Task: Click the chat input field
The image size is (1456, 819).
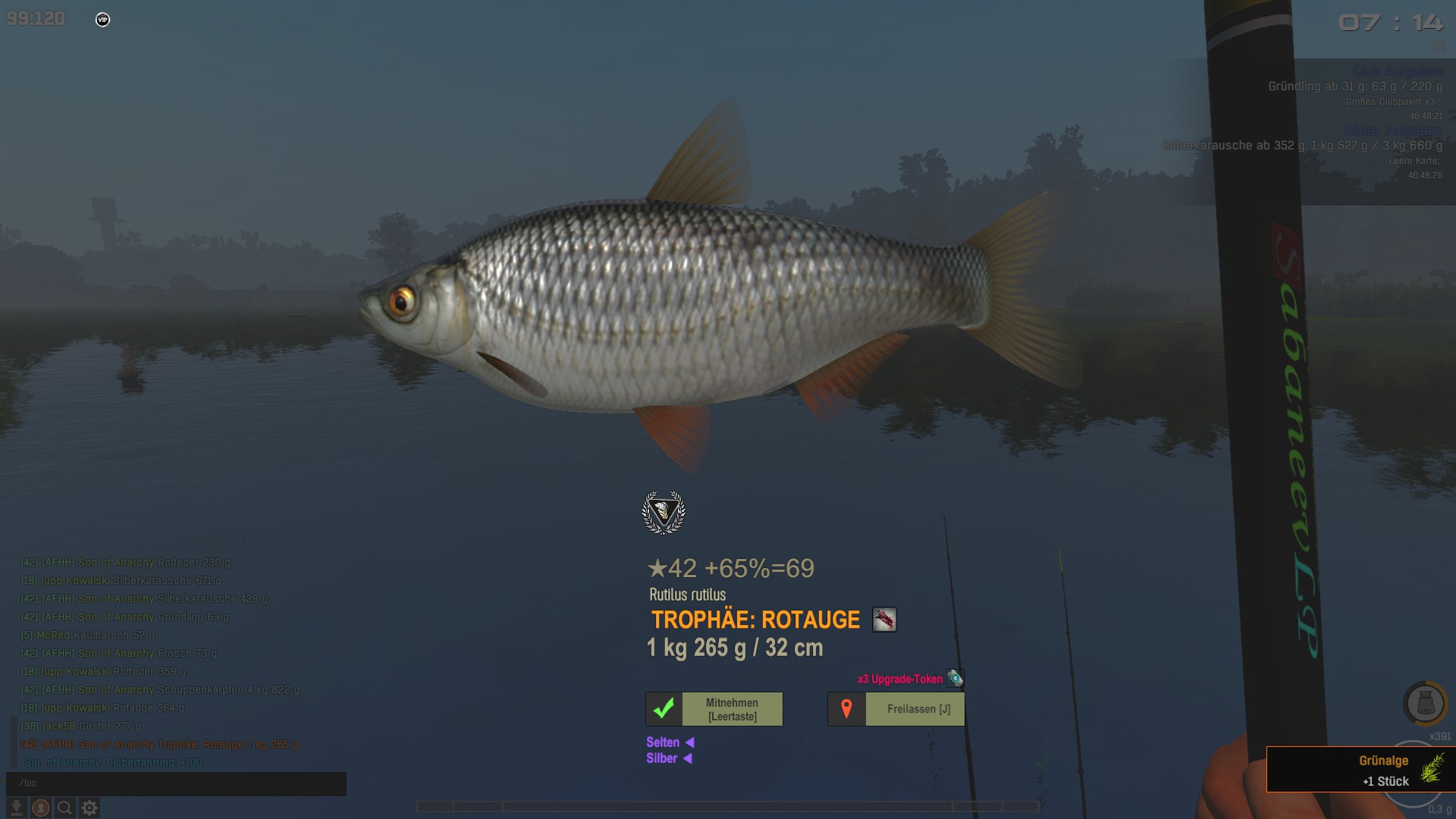Action: (x=176, y=783)
